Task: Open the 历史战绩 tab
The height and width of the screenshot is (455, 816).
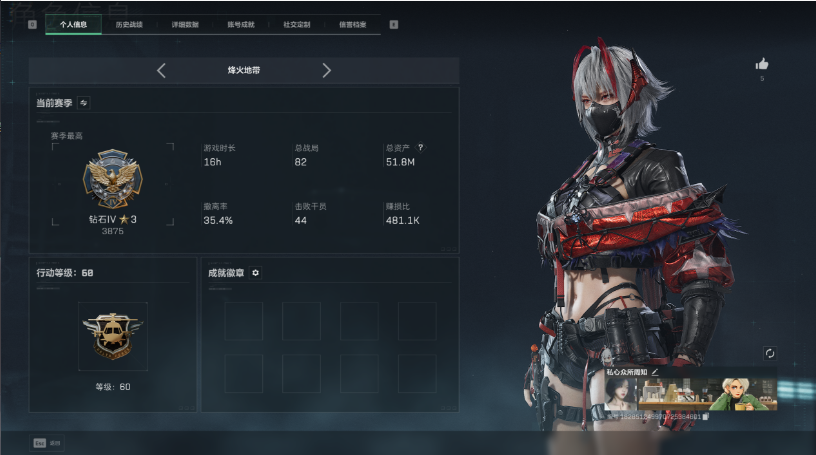Action: pos(129,22)
